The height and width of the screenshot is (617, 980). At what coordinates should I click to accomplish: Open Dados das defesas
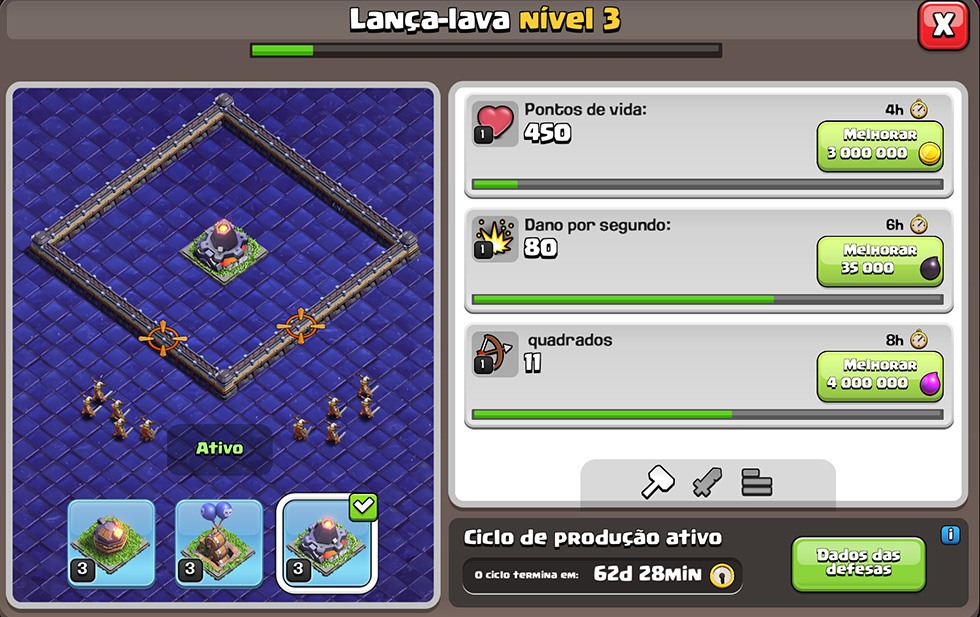point(858,563)
